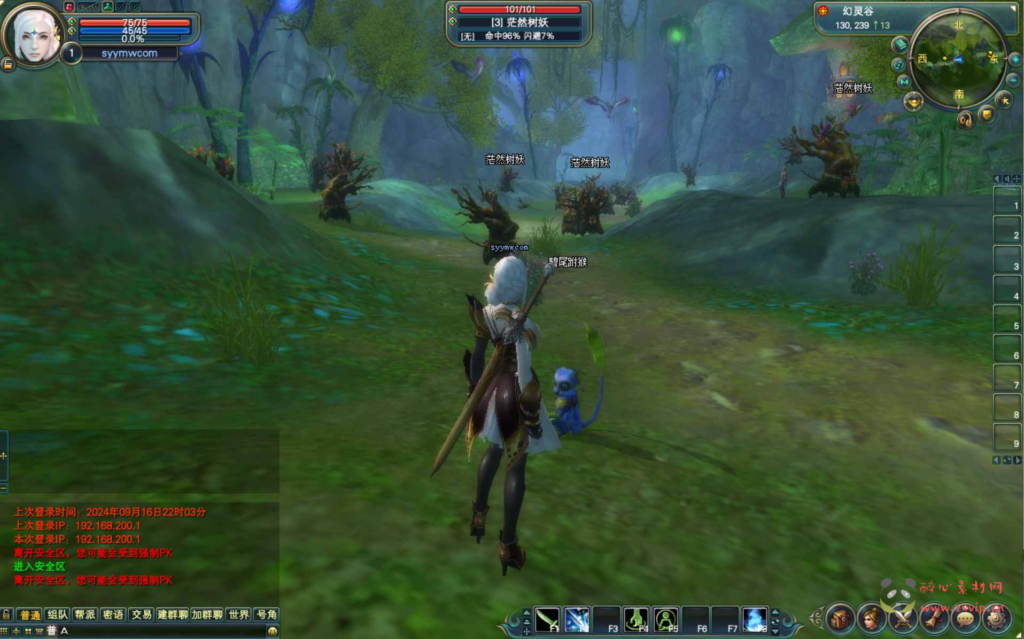Trigger the F5 meditation figure skill
1024x639 pixels.
pyautogui.click(x=666, y=619)
